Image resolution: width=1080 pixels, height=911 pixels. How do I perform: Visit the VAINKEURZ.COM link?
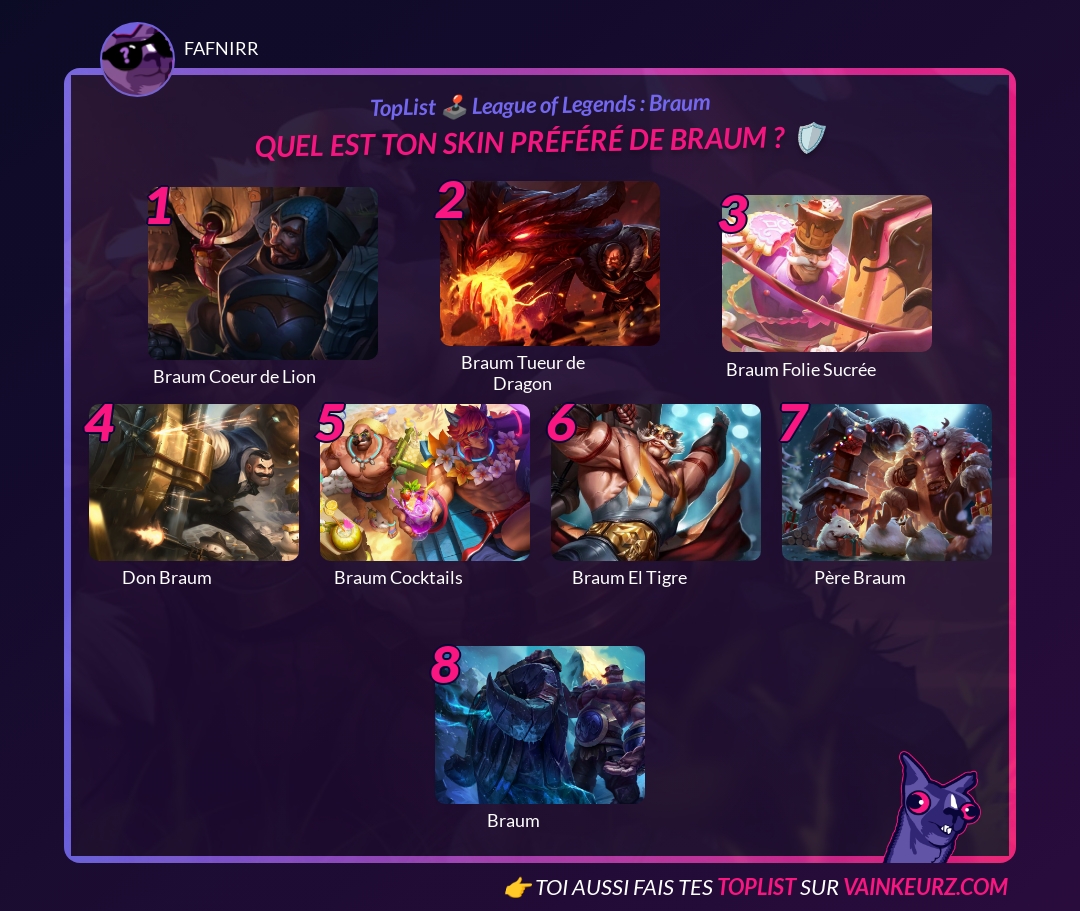tap(925, 887)
